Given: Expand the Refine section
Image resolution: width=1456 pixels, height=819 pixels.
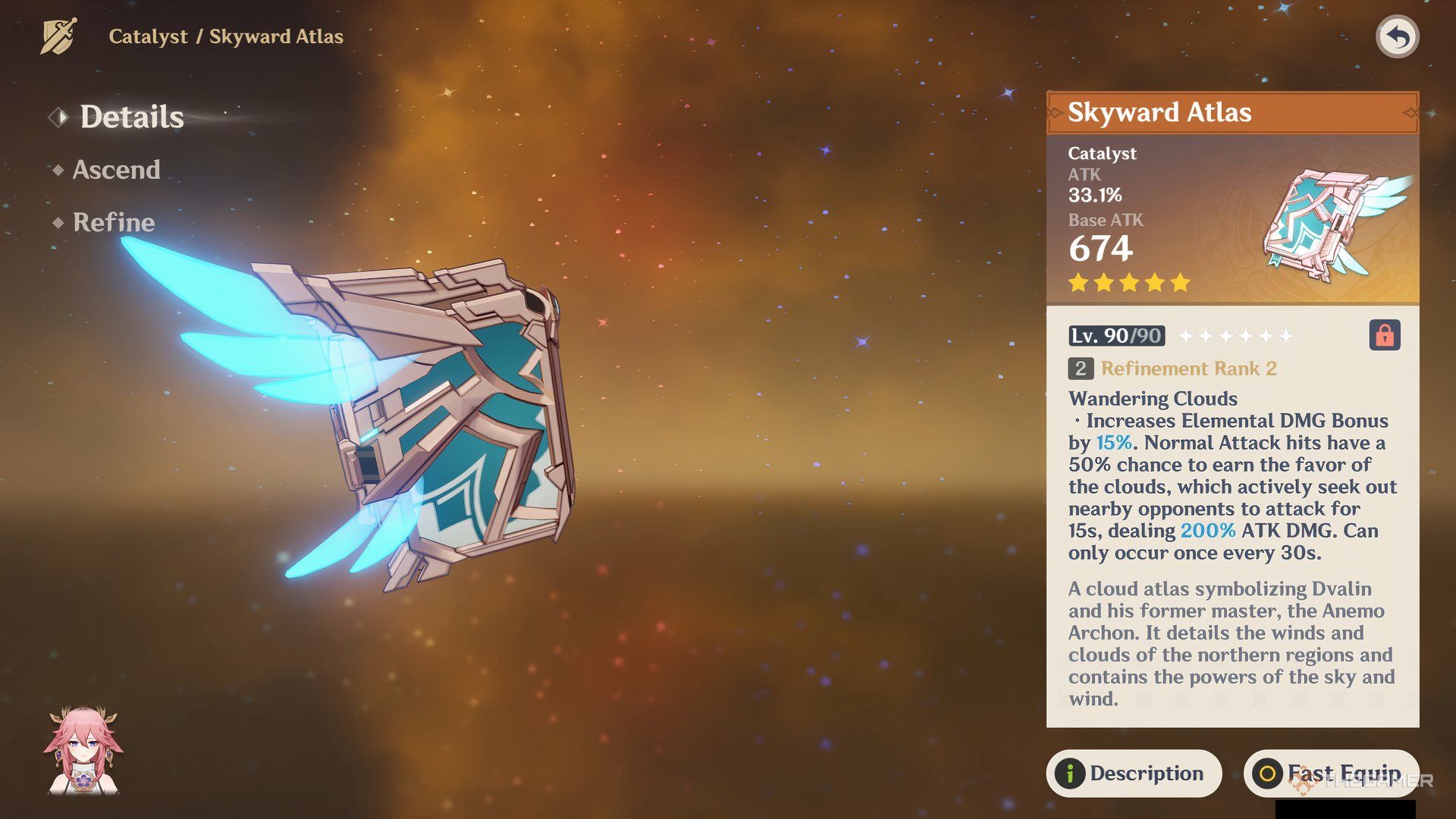Looking at the screenshot, I should (x=112, y=222).
